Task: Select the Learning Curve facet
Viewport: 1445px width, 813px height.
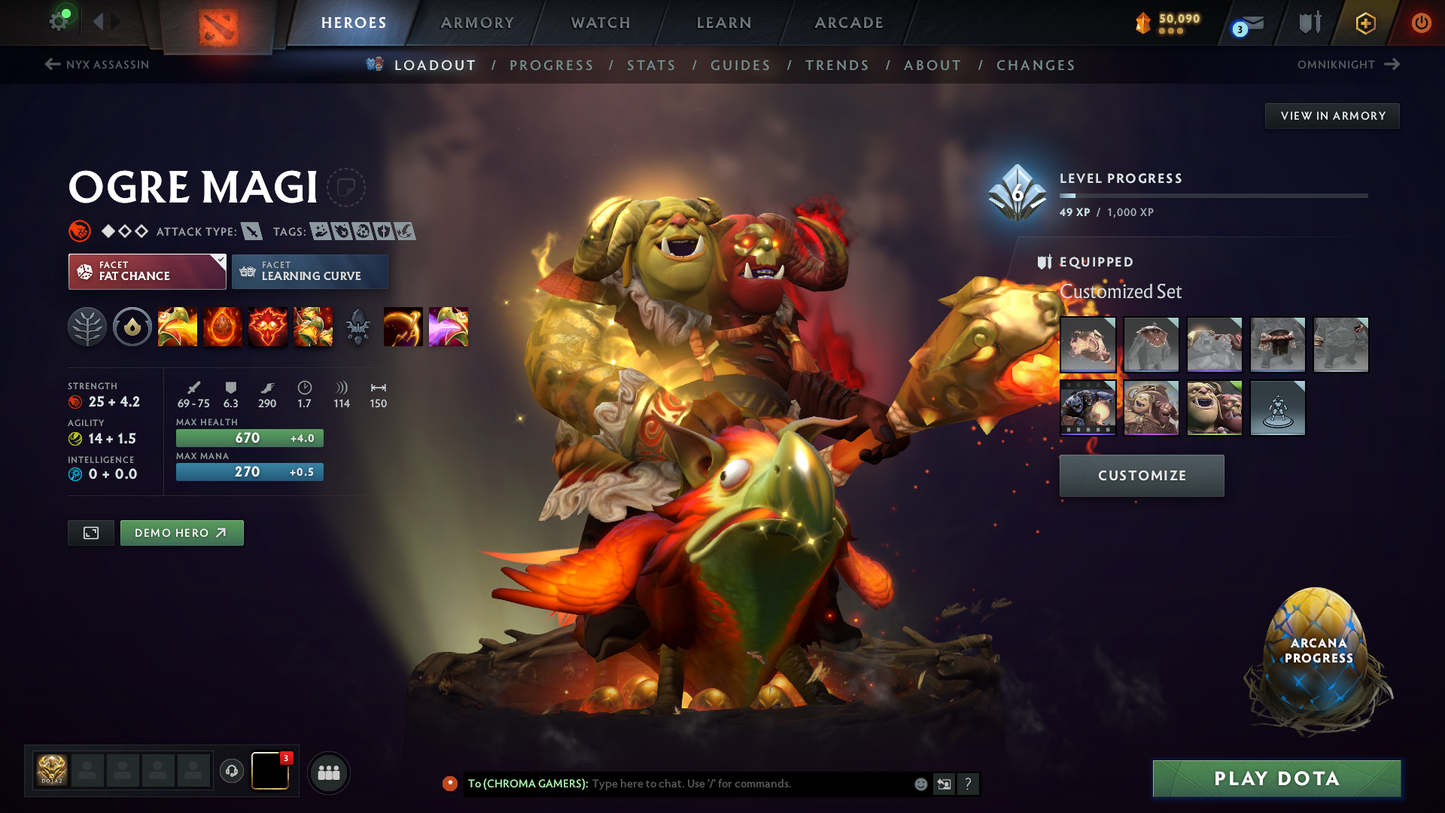Action: (310, 271)
